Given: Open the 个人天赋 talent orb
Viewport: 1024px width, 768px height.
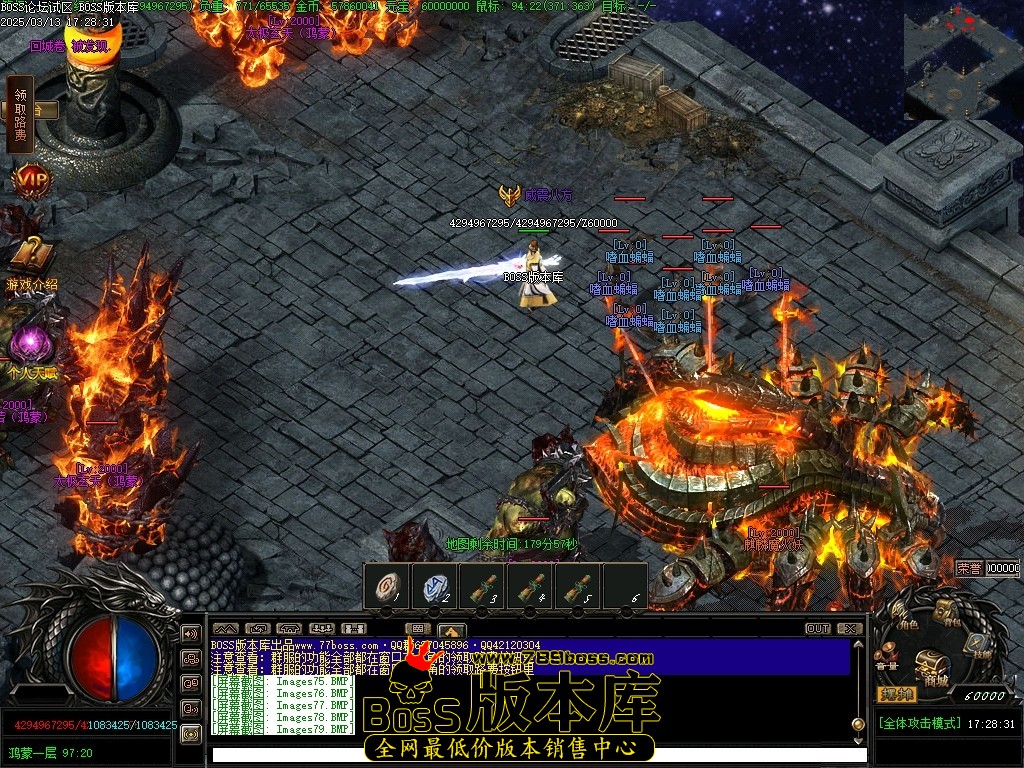Looking at the screenshot, I should click(31, 346).
